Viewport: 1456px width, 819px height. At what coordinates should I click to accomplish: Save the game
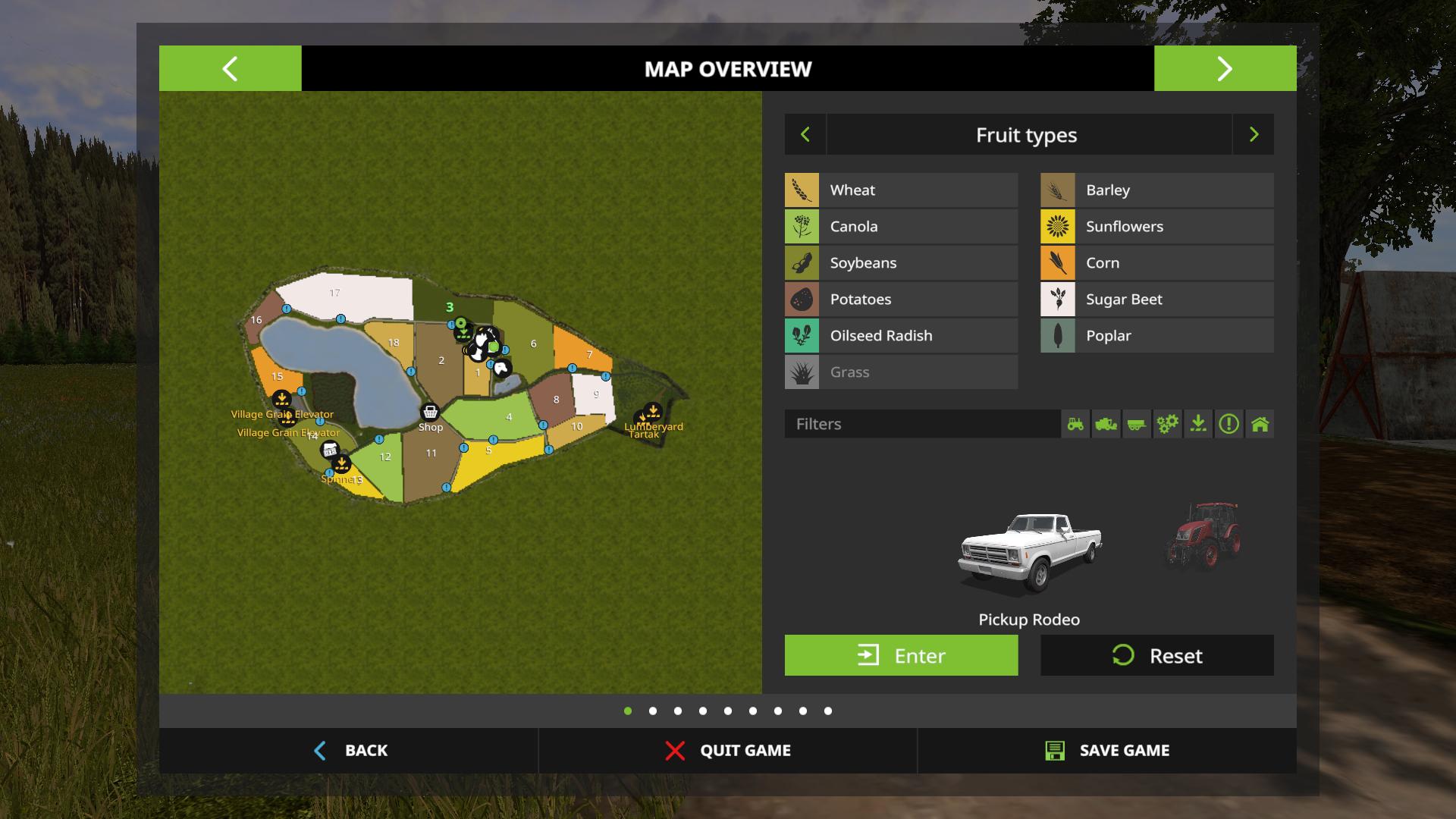coord(1106,750)
